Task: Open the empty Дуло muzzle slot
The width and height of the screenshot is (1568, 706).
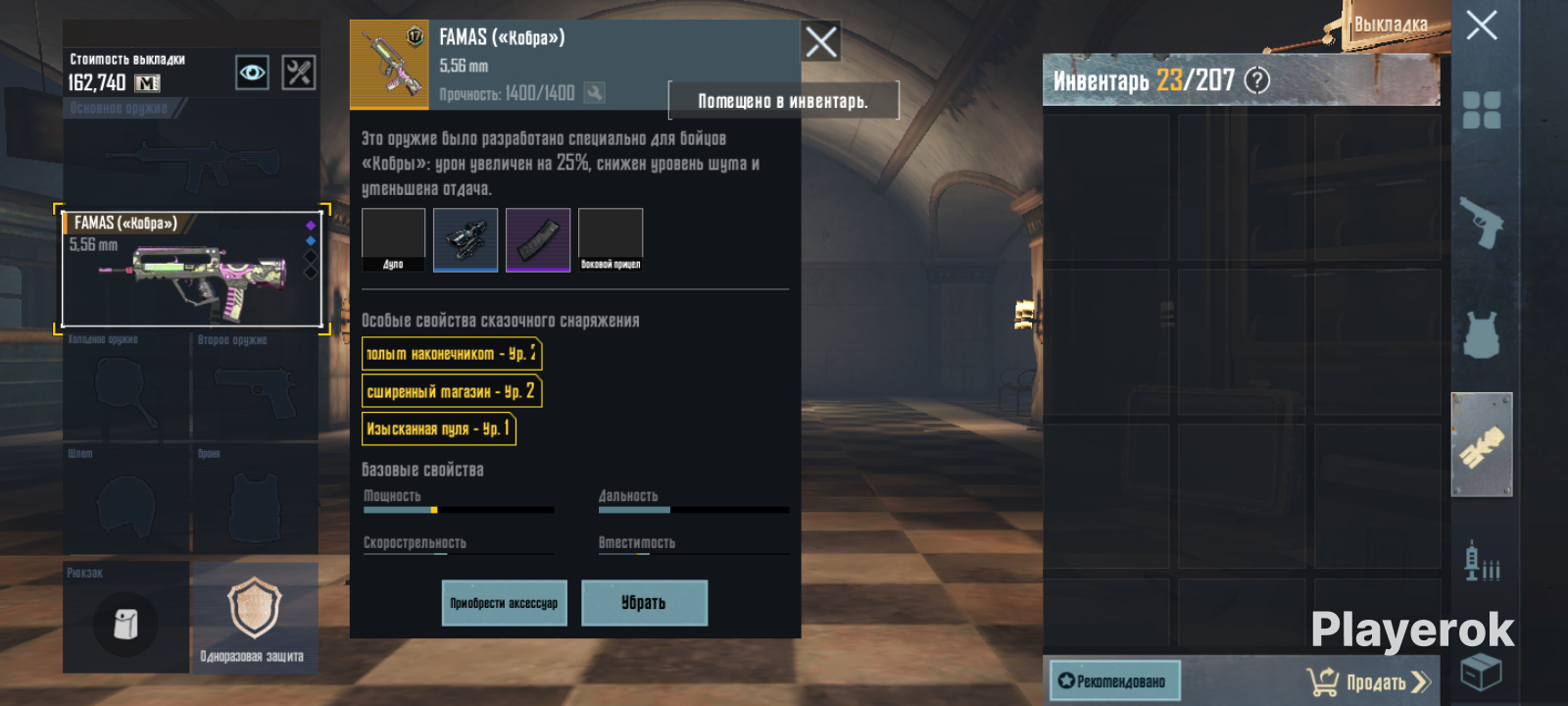Action: tap(393, 238)
